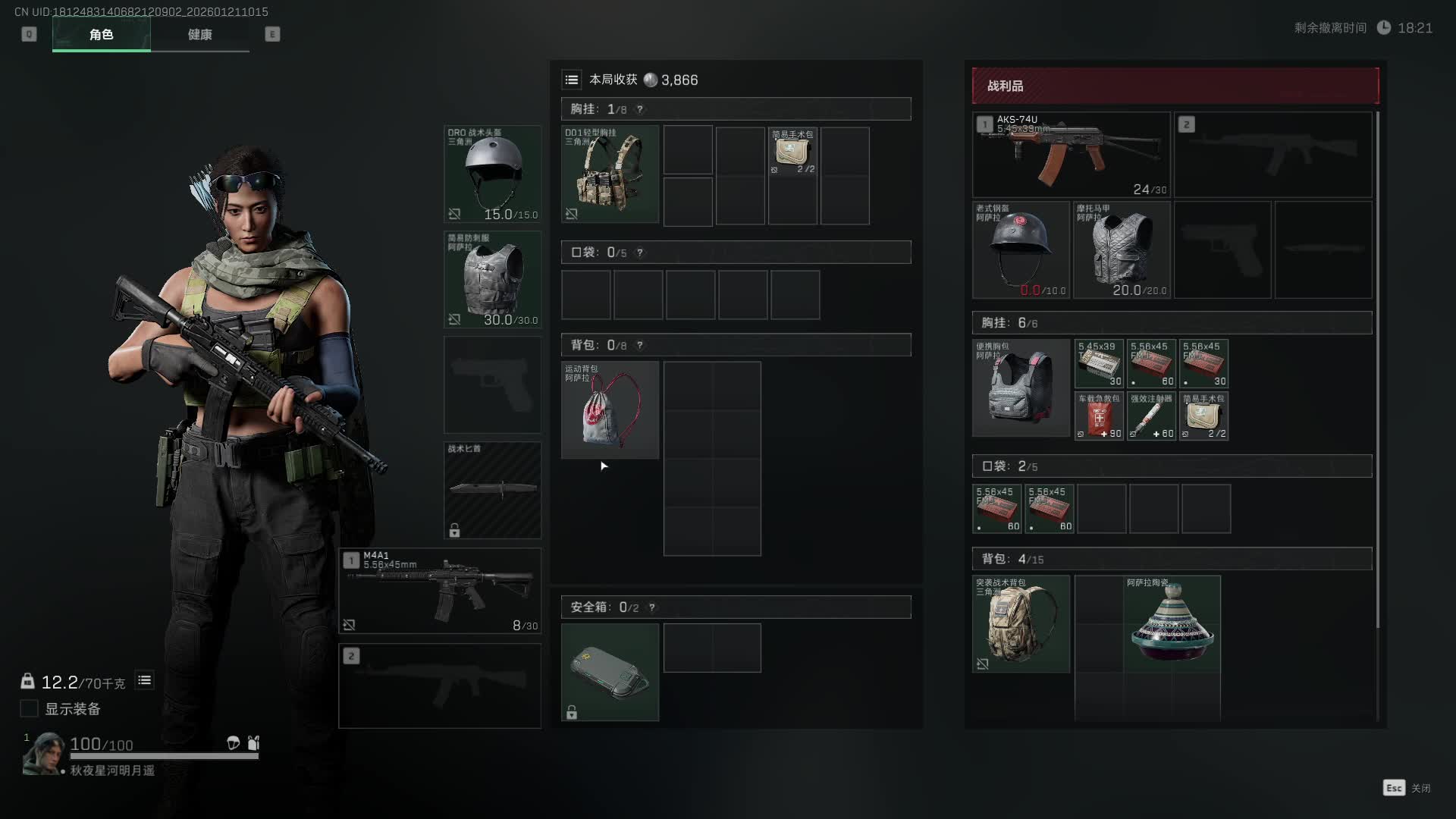This screenshot has height=819, width=1456.
Task: Open the list icon beside 本局收获
Action: click(572, 80)
